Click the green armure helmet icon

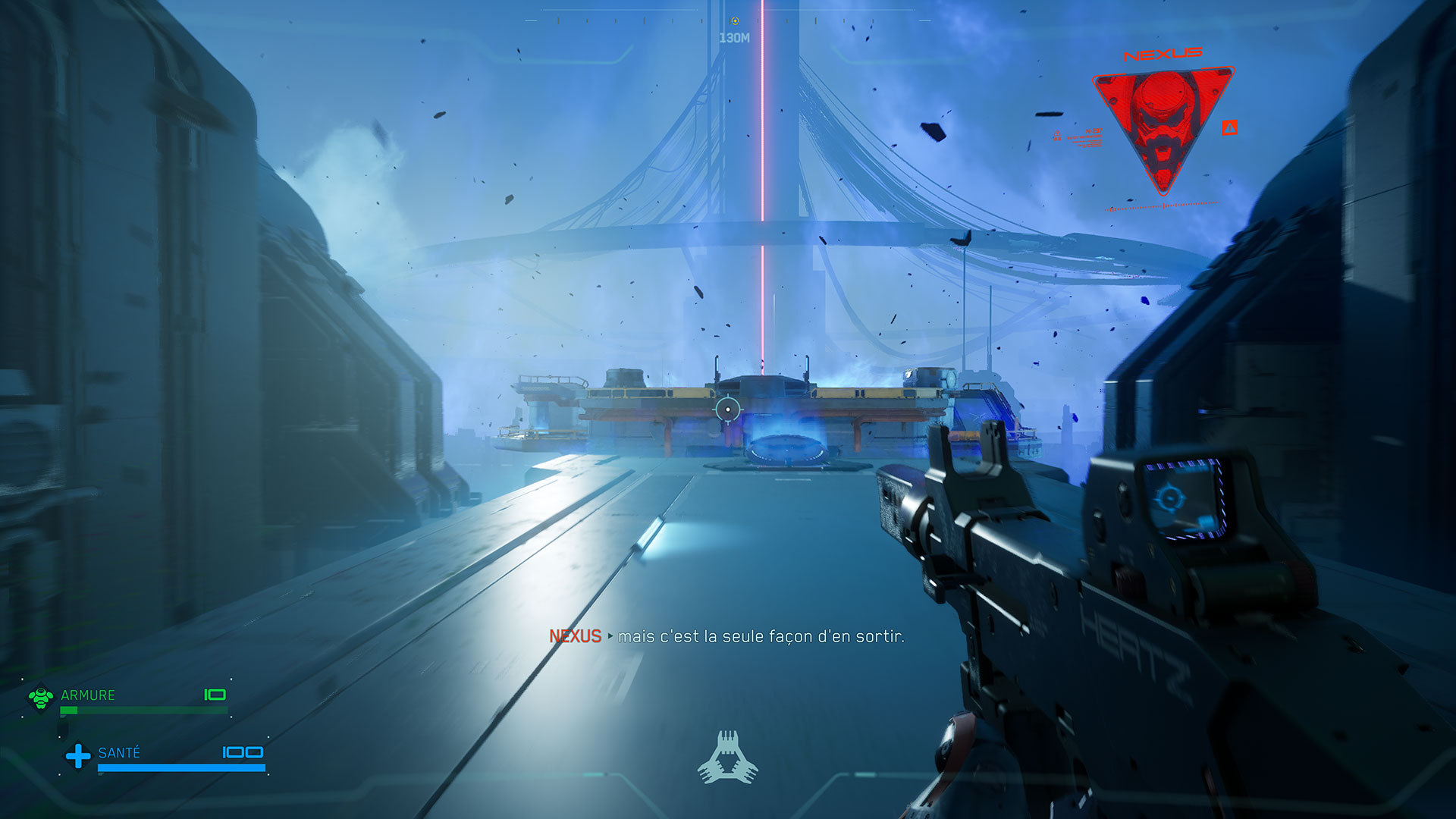point(41,697)
